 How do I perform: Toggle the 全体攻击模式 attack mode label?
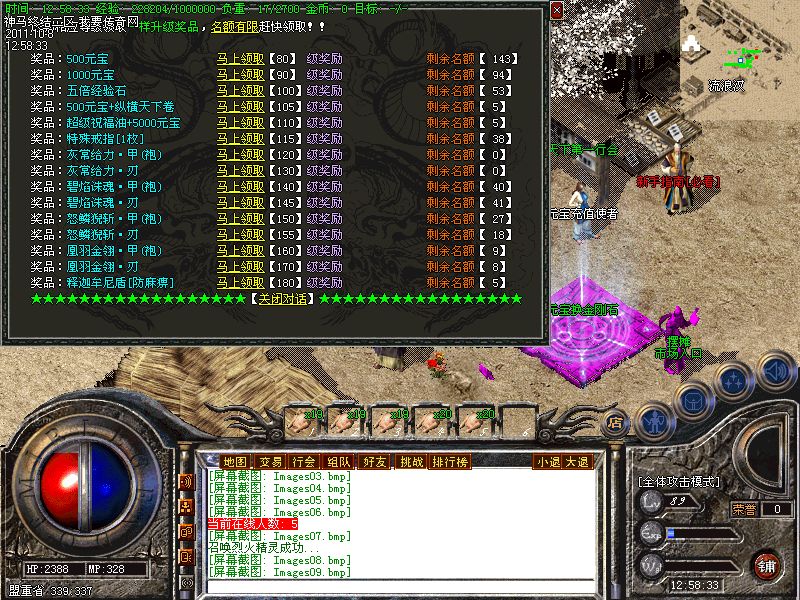(679, 481)
